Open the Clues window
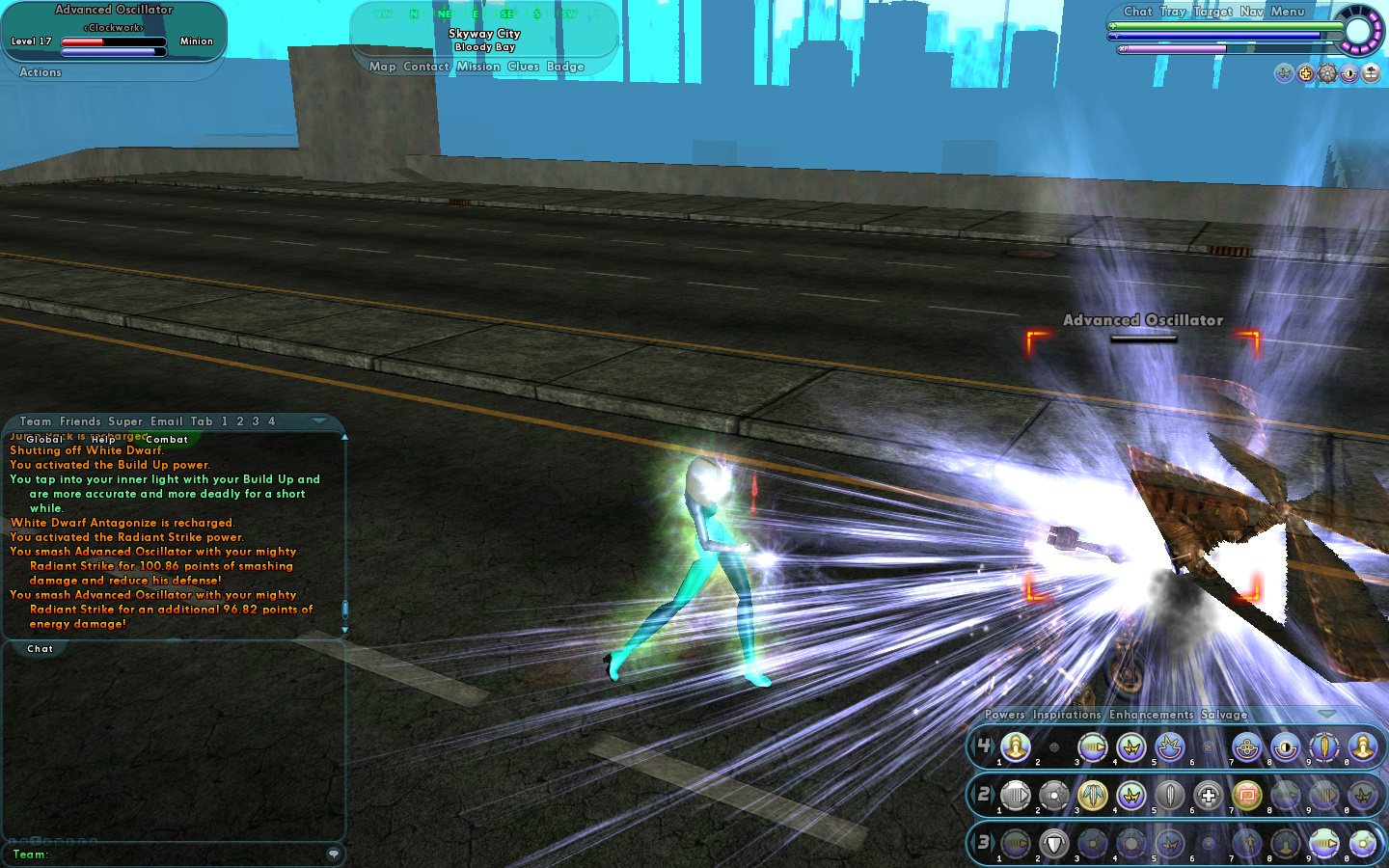 (523, 67)
